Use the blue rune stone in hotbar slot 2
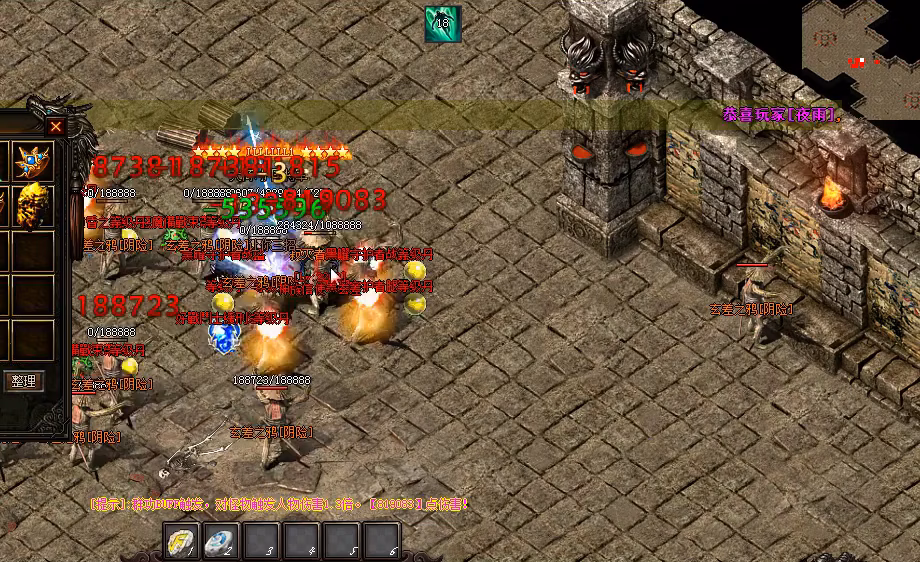This screenshot has height=562, width=920. click(x=221, y=542)
